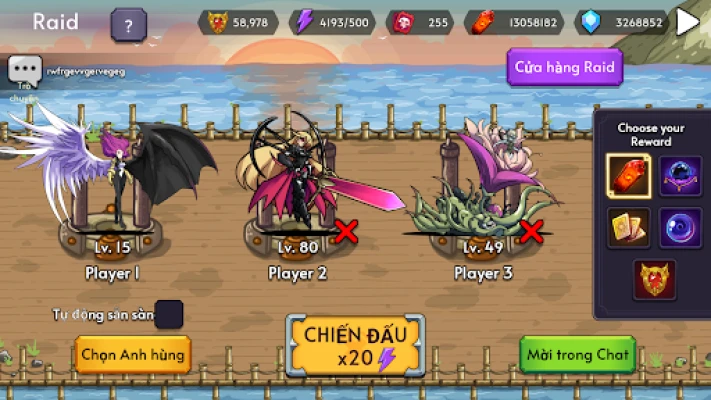Choose the red crystal reward
Screen dimensions: 711x400
click(x=629, y=177)
